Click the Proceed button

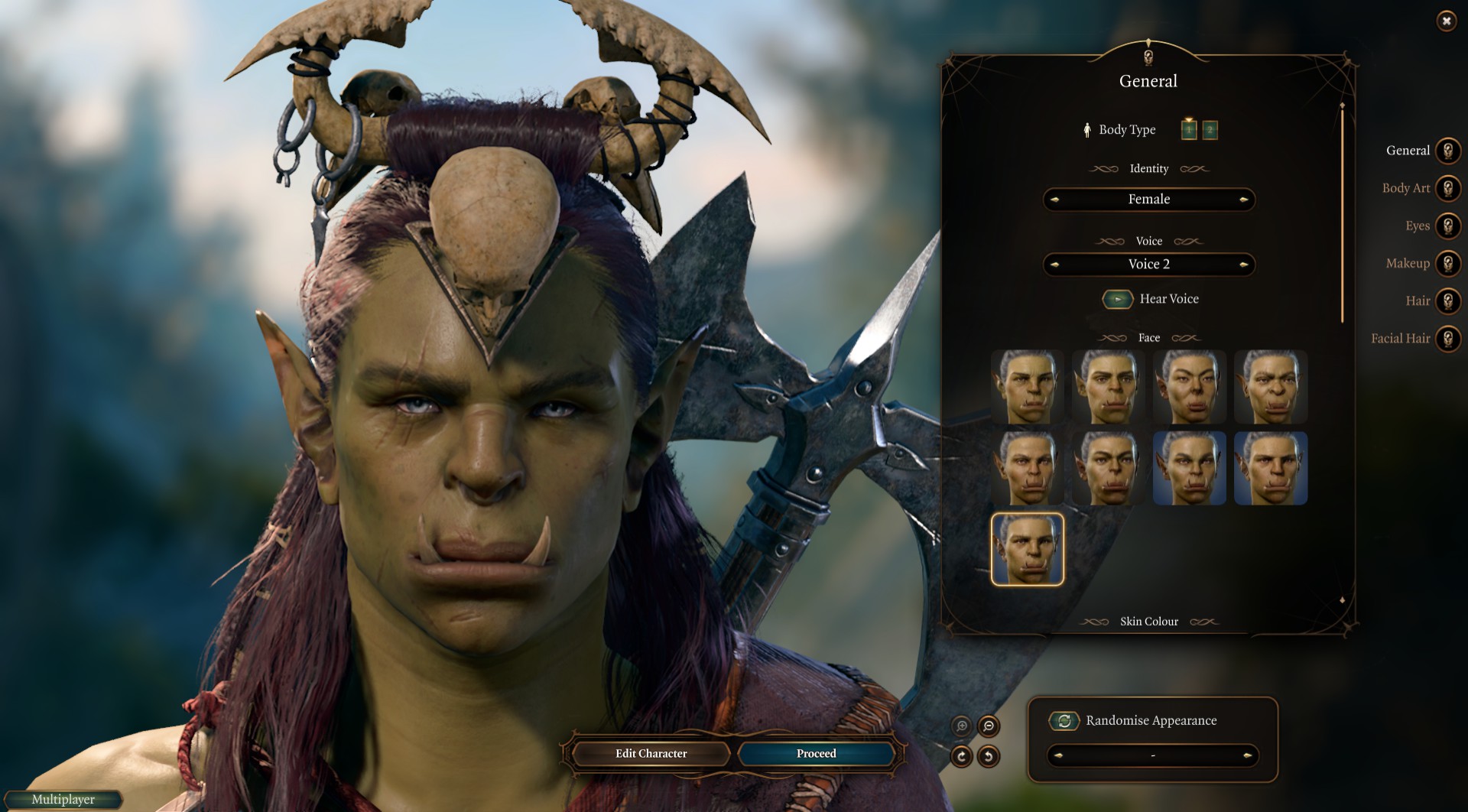[816, 754]
